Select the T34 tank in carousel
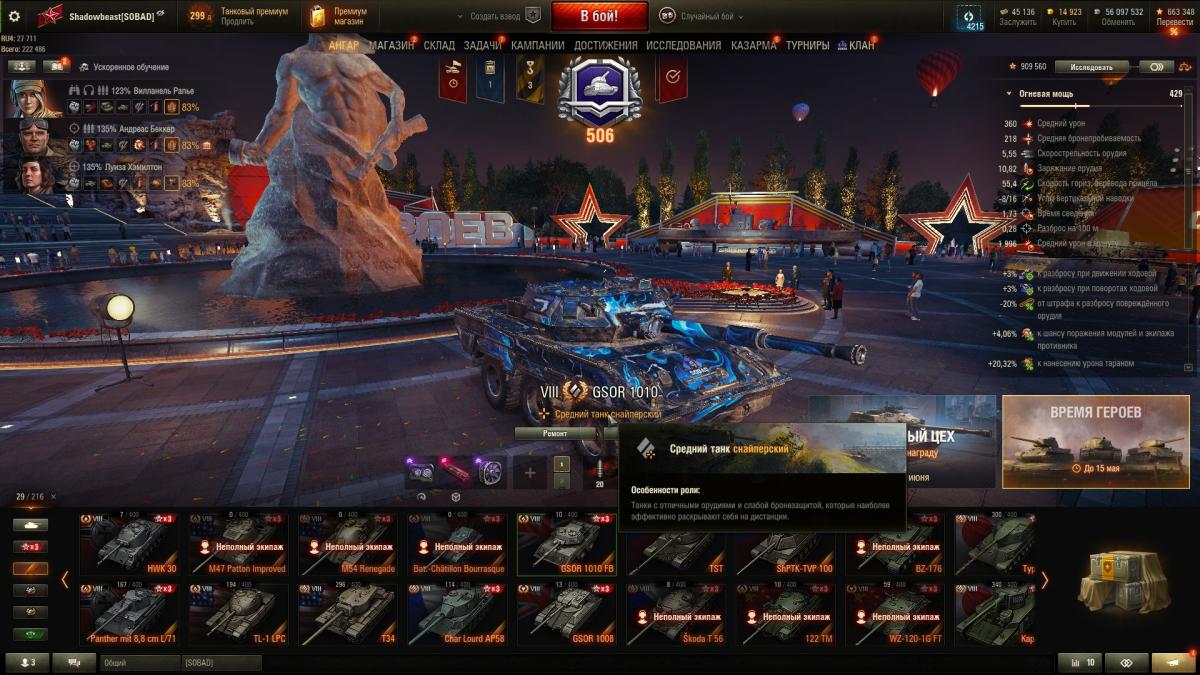 [349, 614]
